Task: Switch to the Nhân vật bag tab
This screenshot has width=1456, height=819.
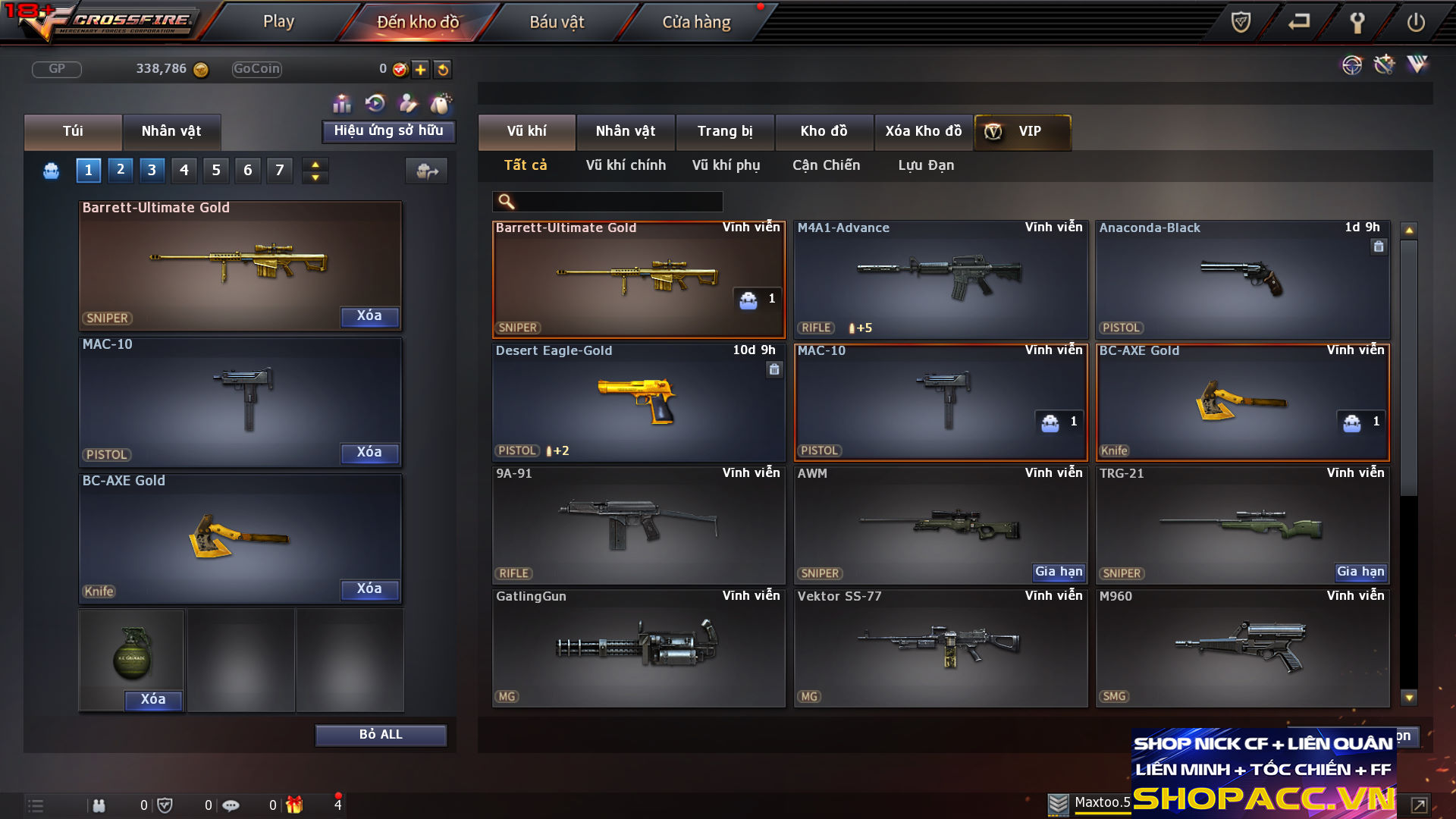Action: 171,131
